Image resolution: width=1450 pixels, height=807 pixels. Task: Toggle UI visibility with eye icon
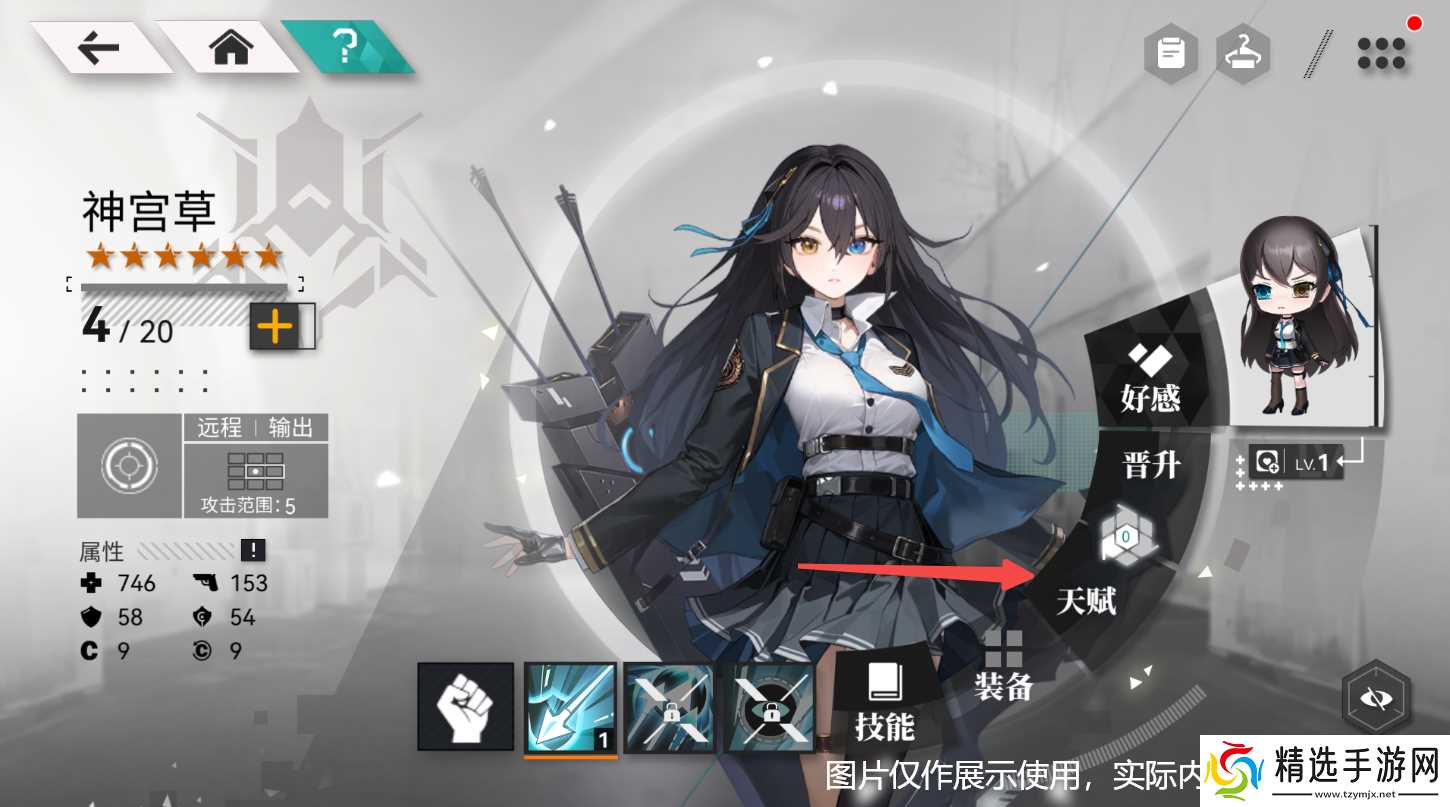[1376, 698]
